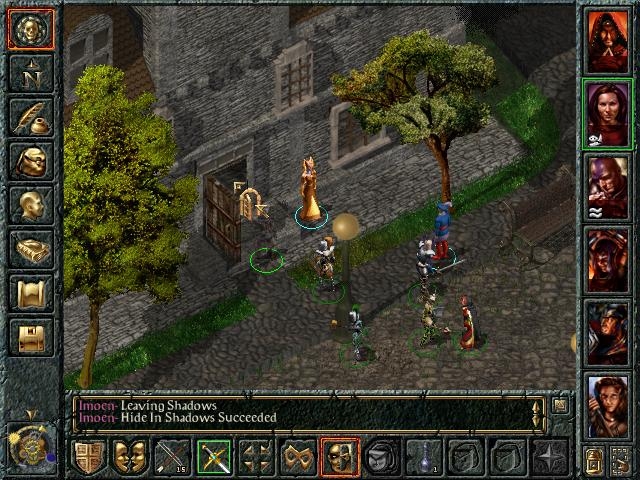Image resolution: width=640 pixels, height=480 pixels.
Task: Select the red-hooded character portrait
Action: [607, 41]
